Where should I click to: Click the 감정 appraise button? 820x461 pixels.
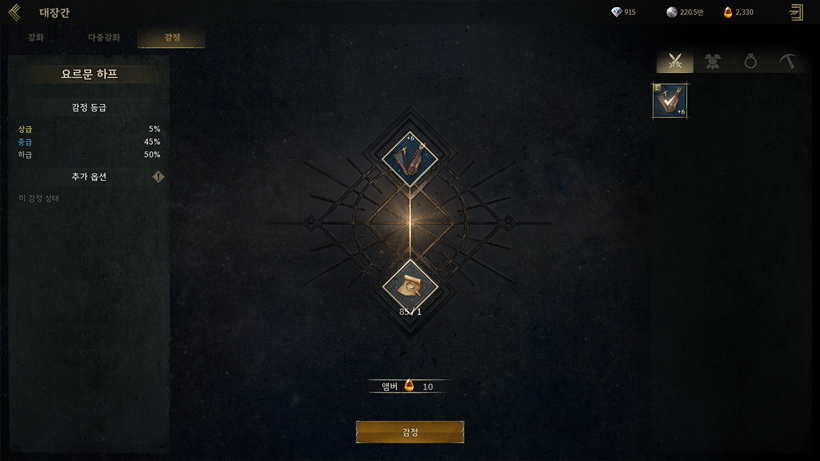(x=410, y=432)
